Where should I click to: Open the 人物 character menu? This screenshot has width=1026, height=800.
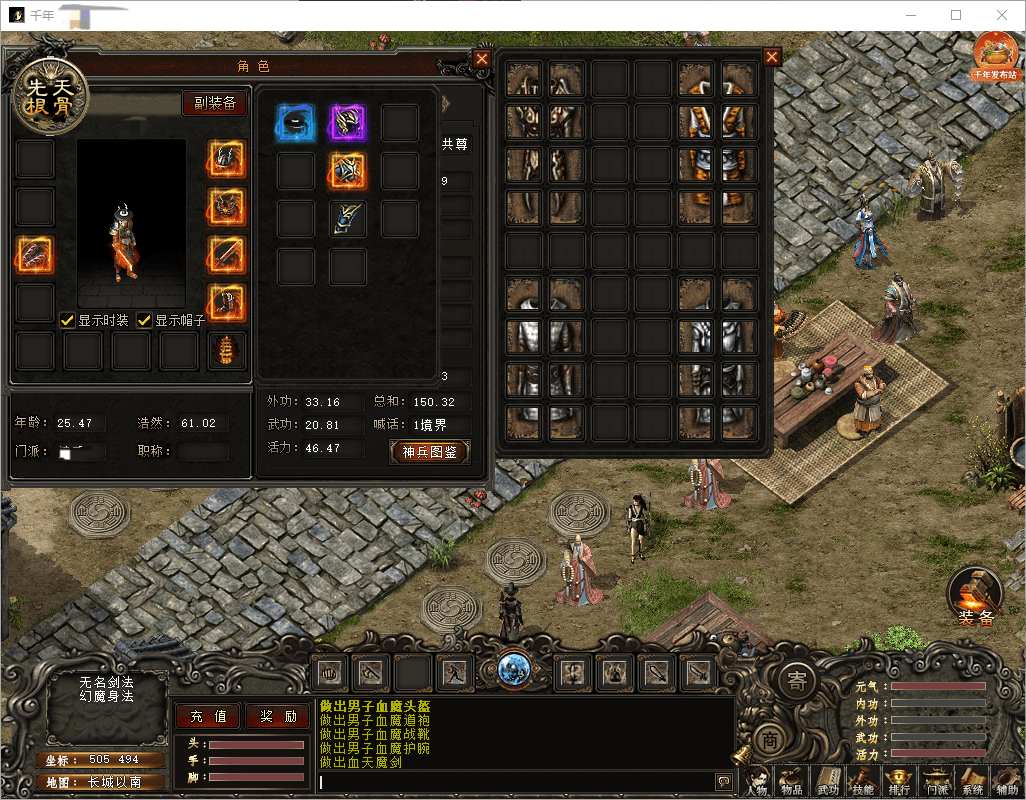pos(757,781)
